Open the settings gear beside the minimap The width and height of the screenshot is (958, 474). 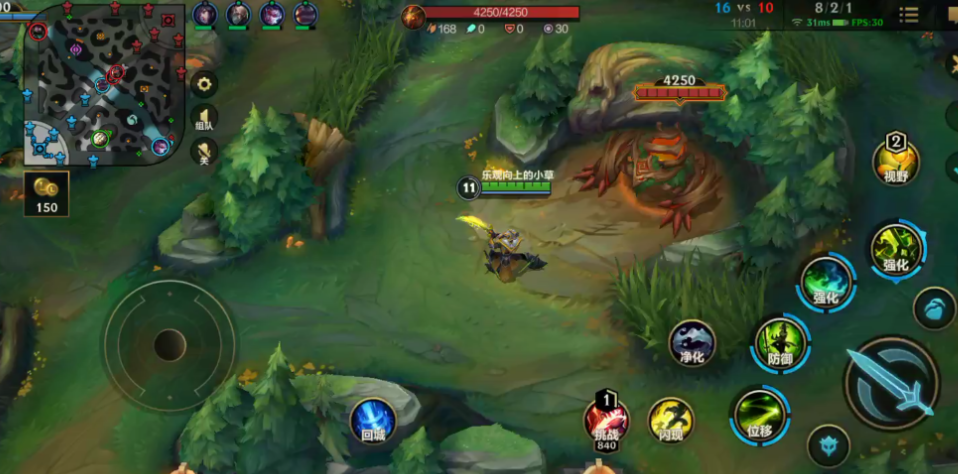(x=204, y=84)
